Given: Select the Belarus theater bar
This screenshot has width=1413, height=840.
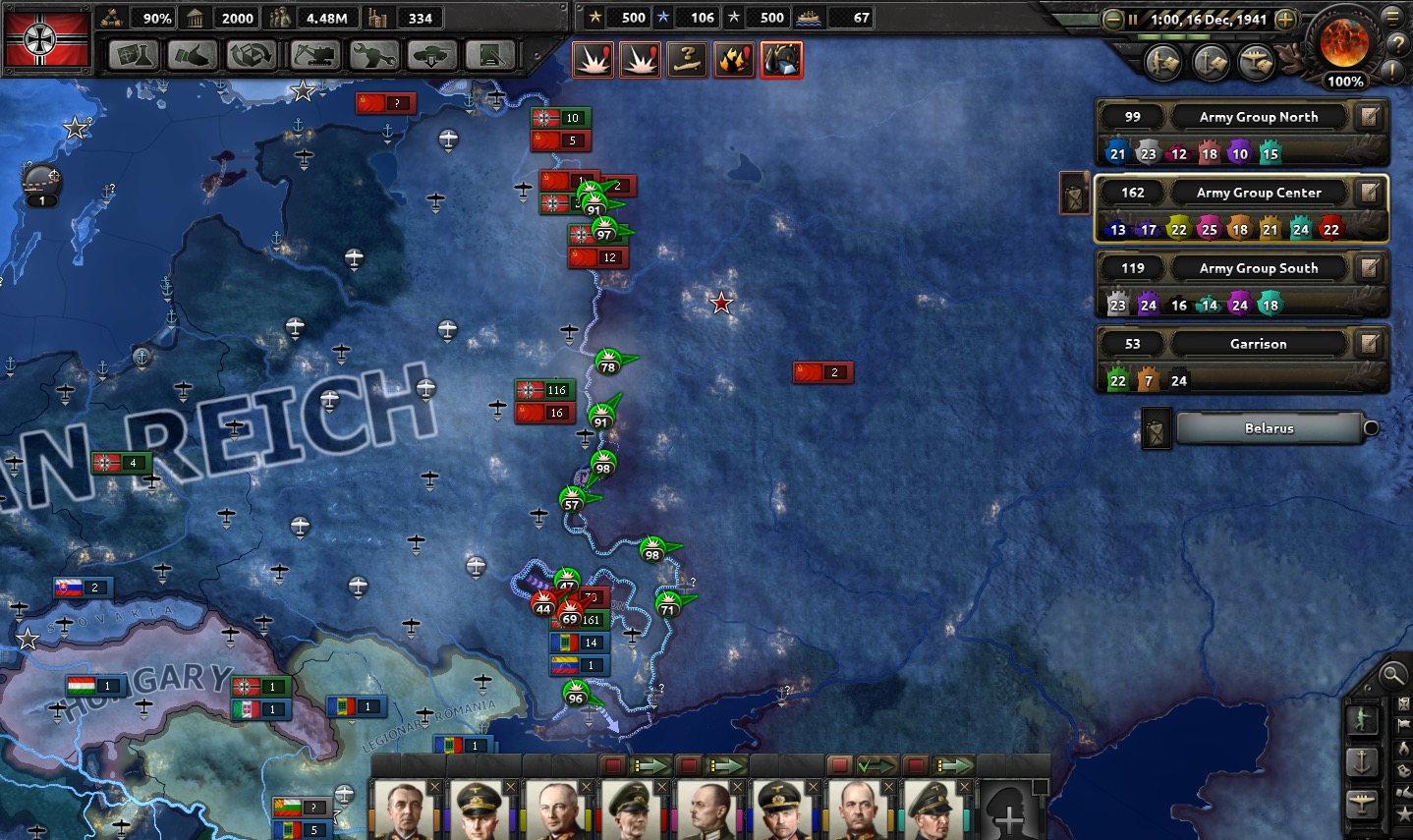Looking at the screenshot, I should [1269, 428].
